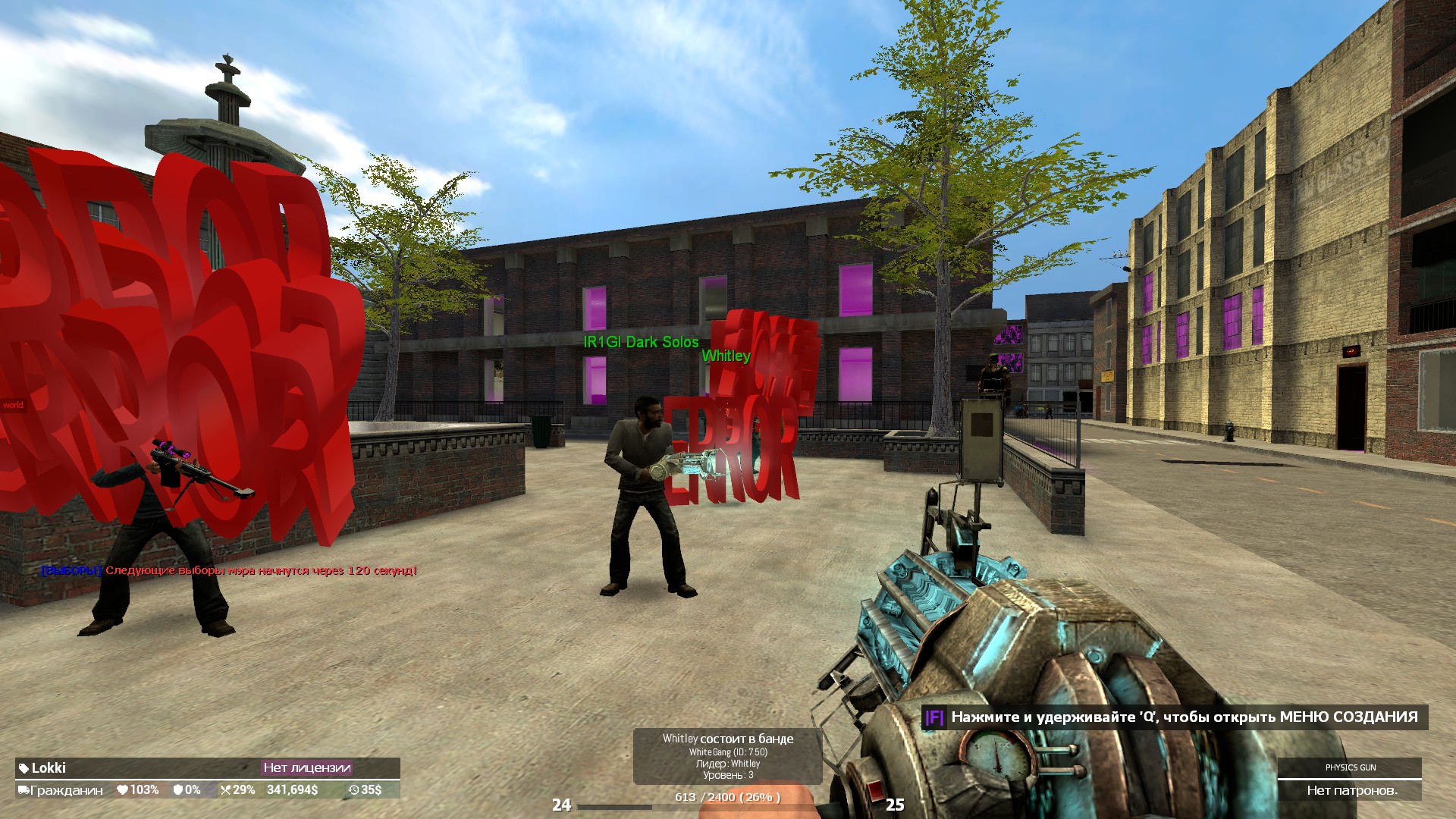The image size is (1456, 819).
Task: Click the Lokki player name label
Action: click(49, 767)
